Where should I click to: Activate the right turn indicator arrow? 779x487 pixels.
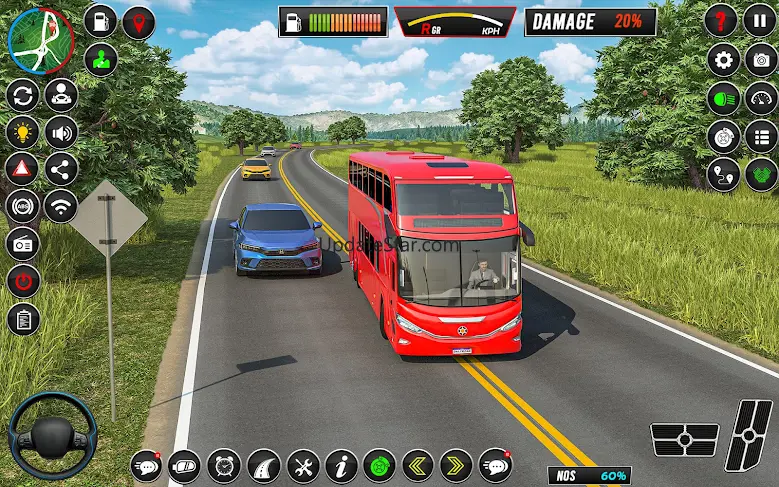click(457, 465)
